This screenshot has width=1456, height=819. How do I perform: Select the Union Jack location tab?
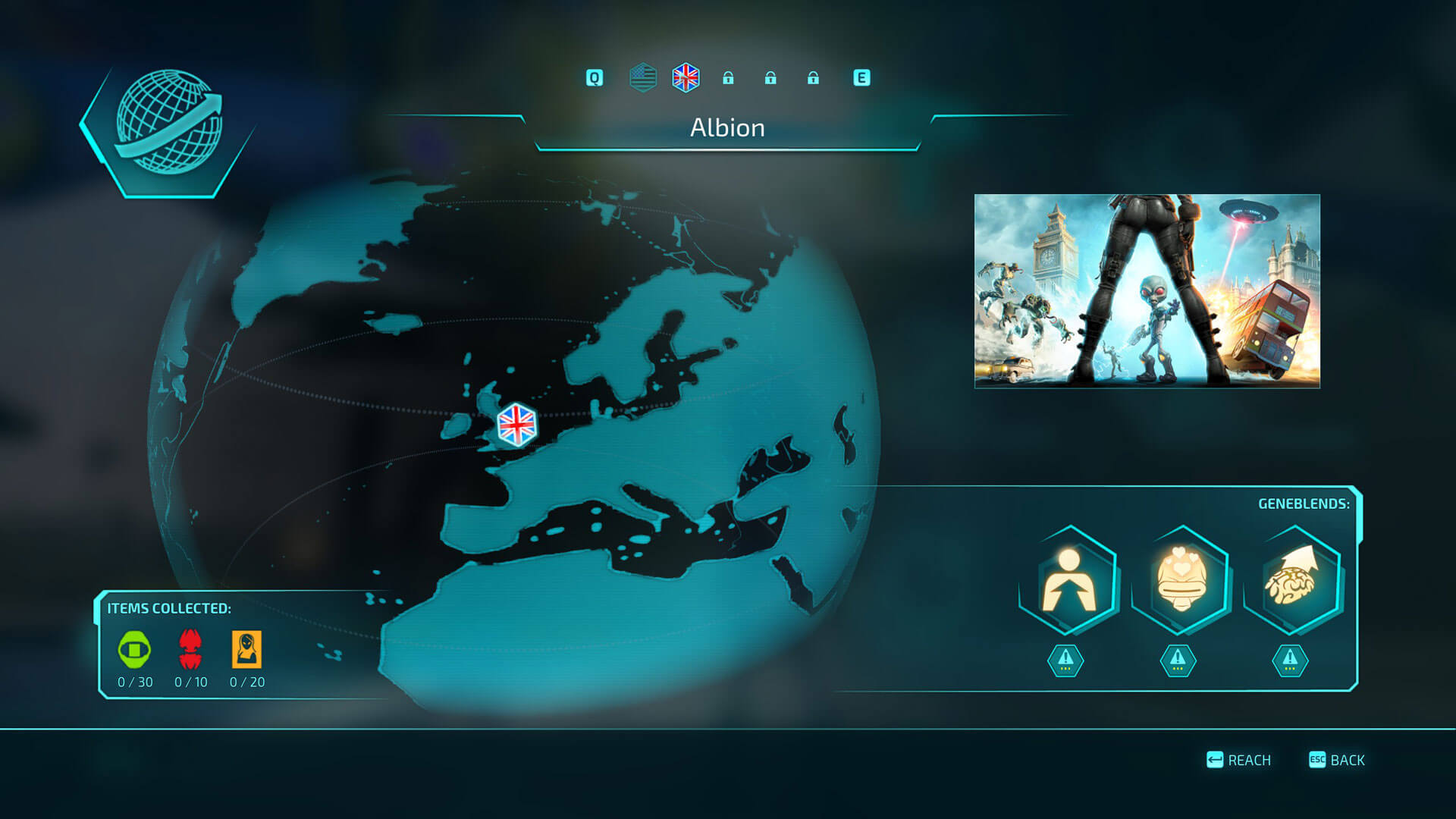click(x=686, y=77)
